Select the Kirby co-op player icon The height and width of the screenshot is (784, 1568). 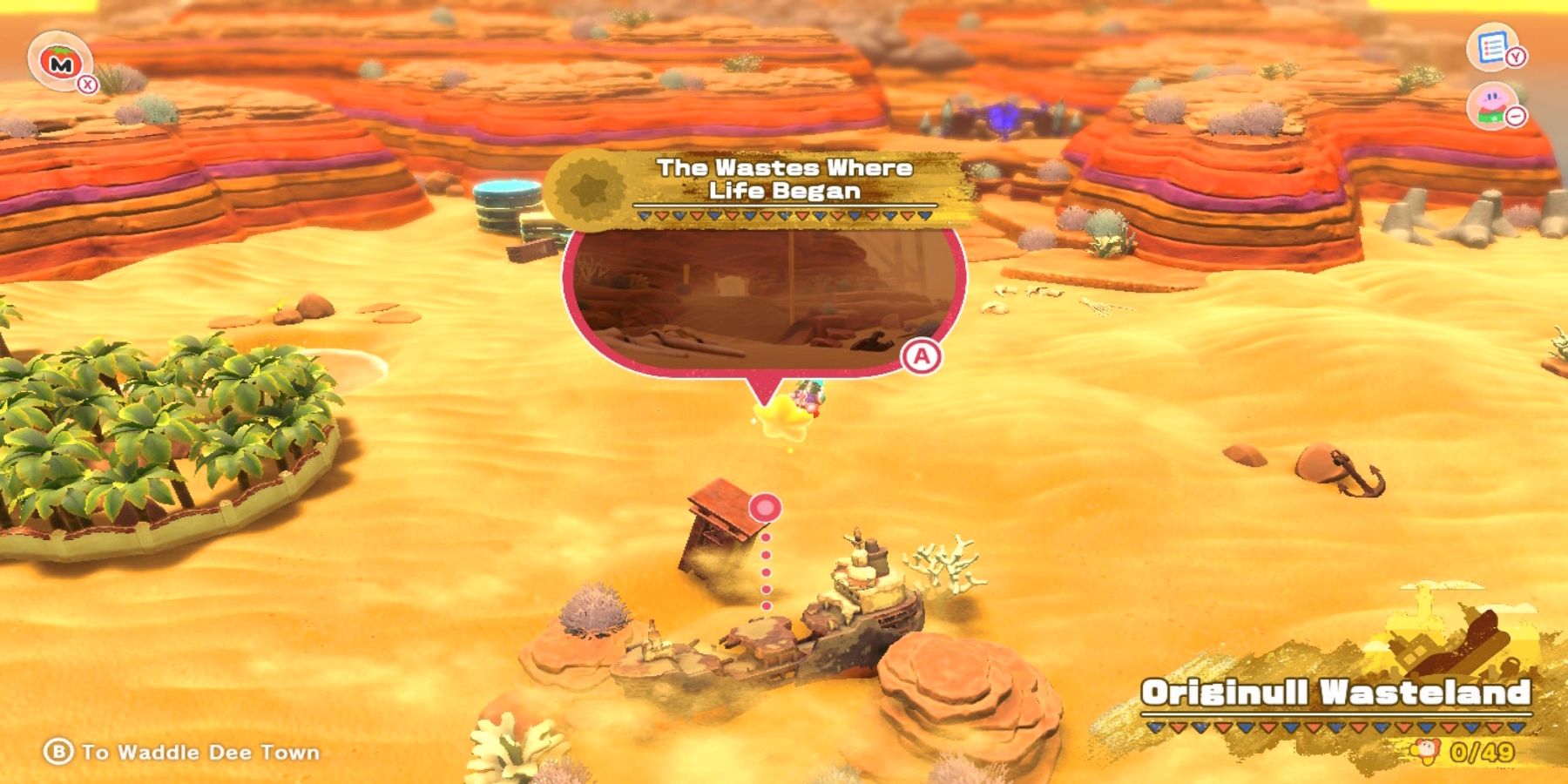1492,106
